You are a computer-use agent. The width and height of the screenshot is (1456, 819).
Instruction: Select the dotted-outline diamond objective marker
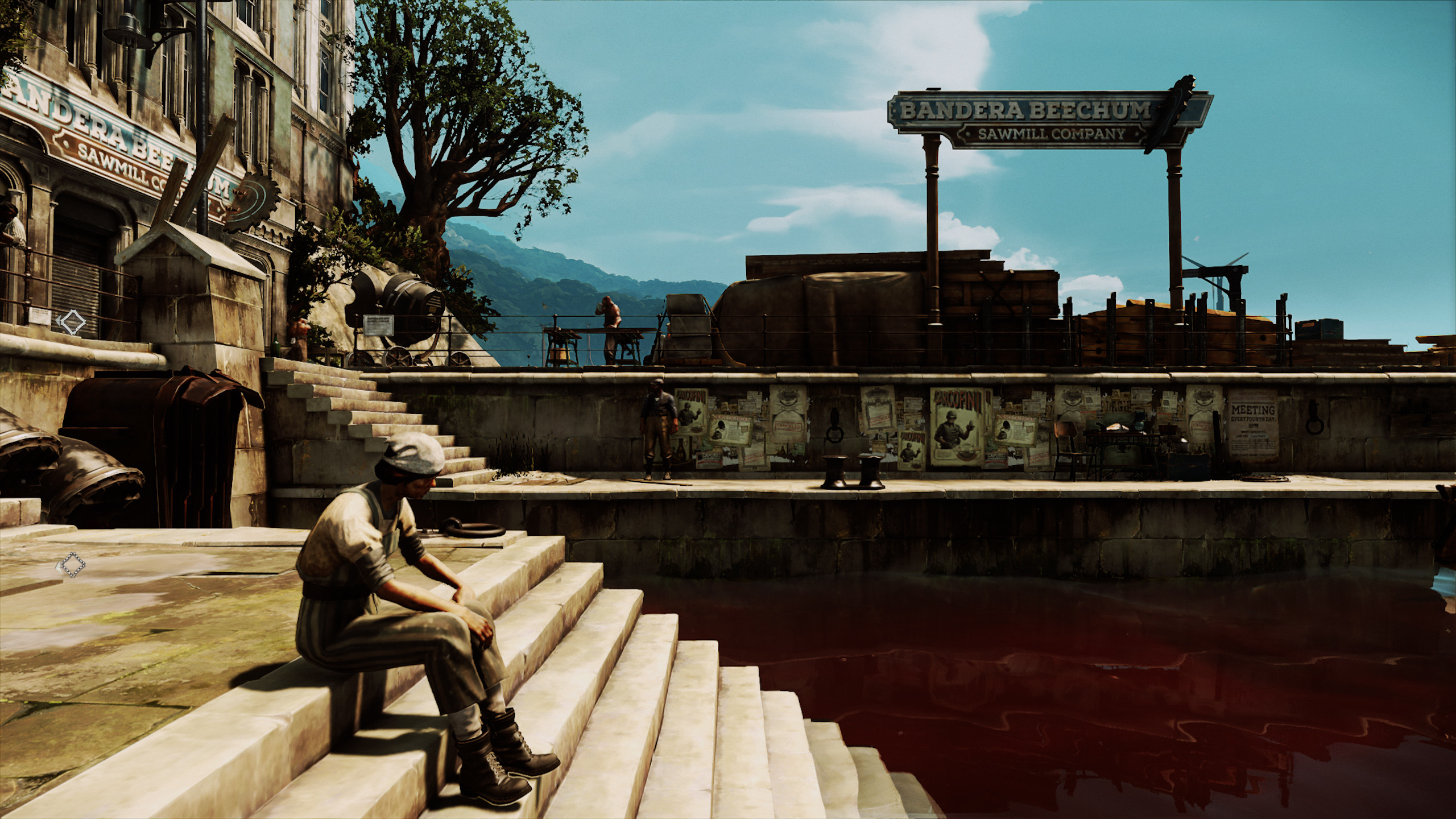(x=72, y=565)
